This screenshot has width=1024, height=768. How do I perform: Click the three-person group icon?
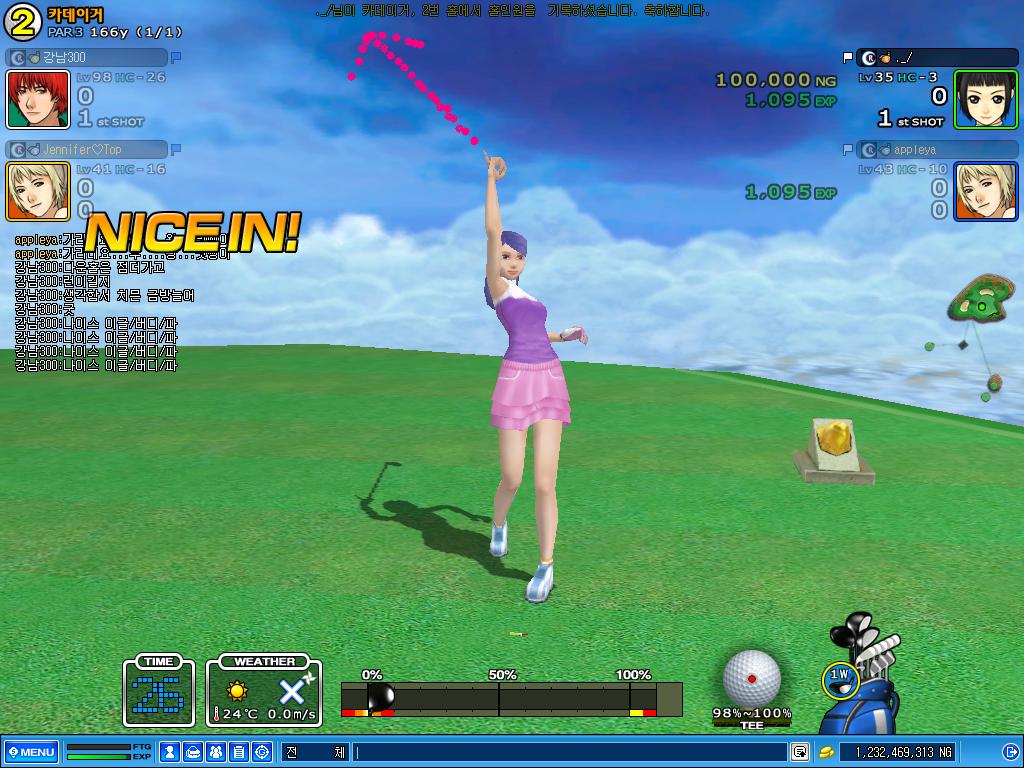(216, 752)
